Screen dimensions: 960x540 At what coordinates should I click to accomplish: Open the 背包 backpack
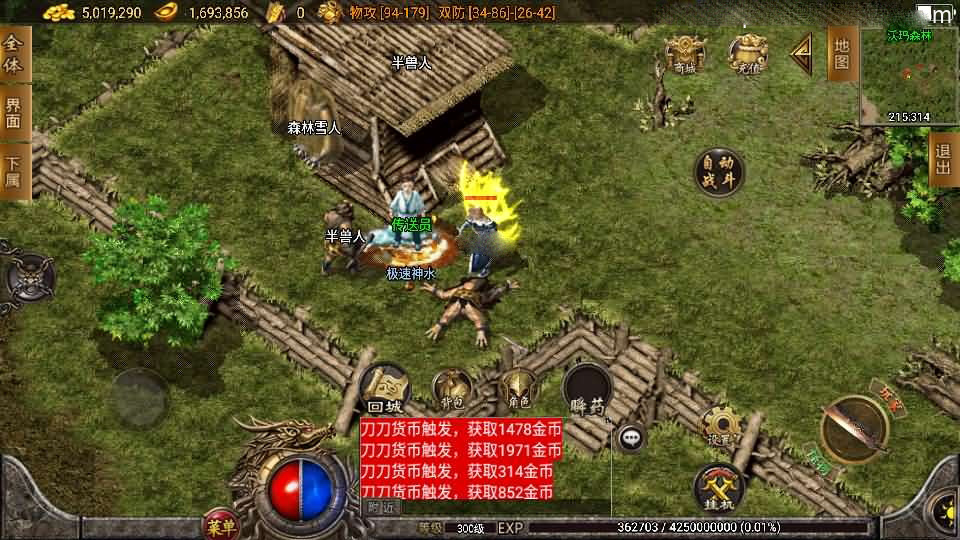[x=452, y=389]
